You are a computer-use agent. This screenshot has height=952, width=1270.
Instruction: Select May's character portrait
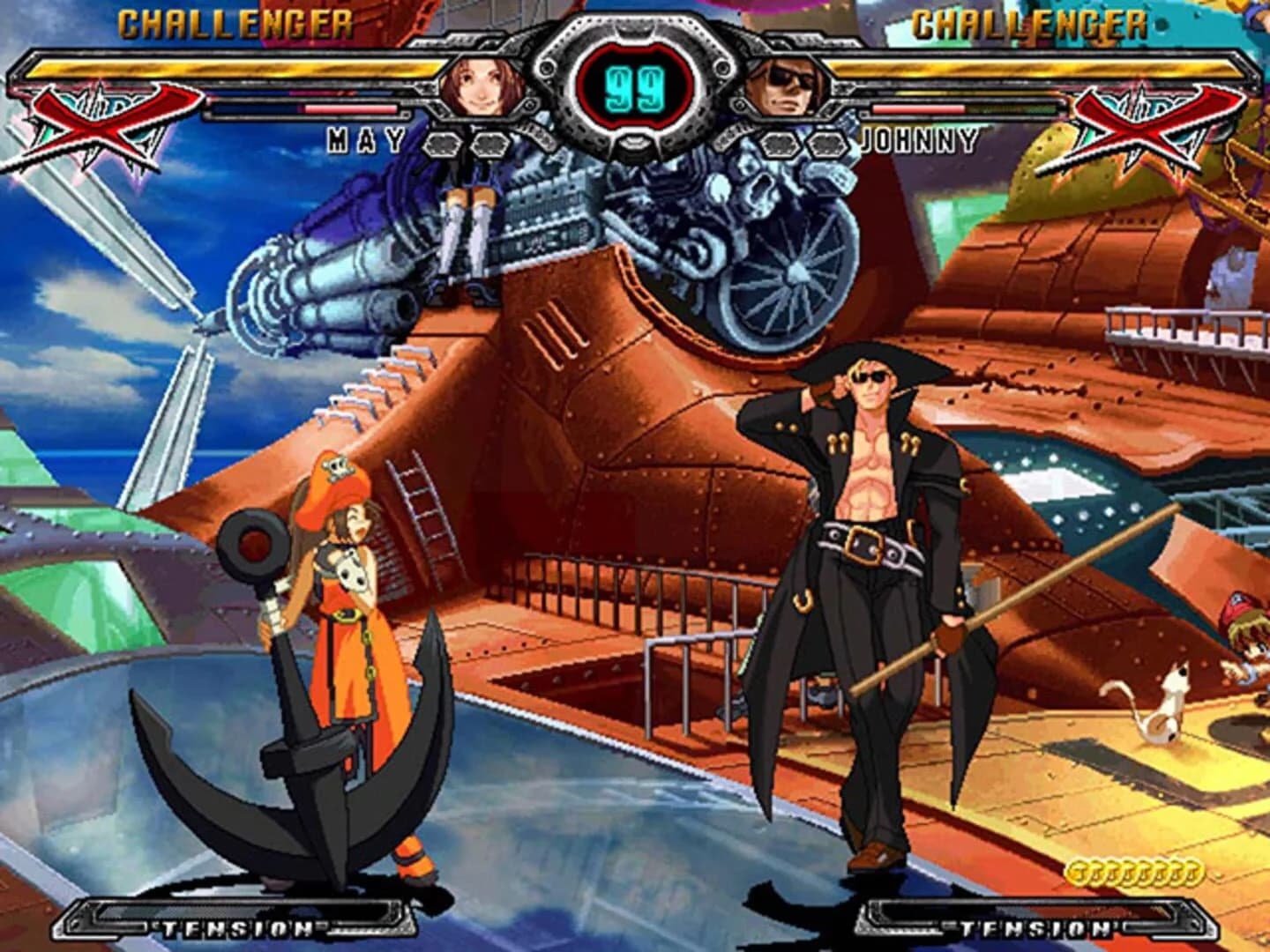pyautogui.click(x=481, y=88)
